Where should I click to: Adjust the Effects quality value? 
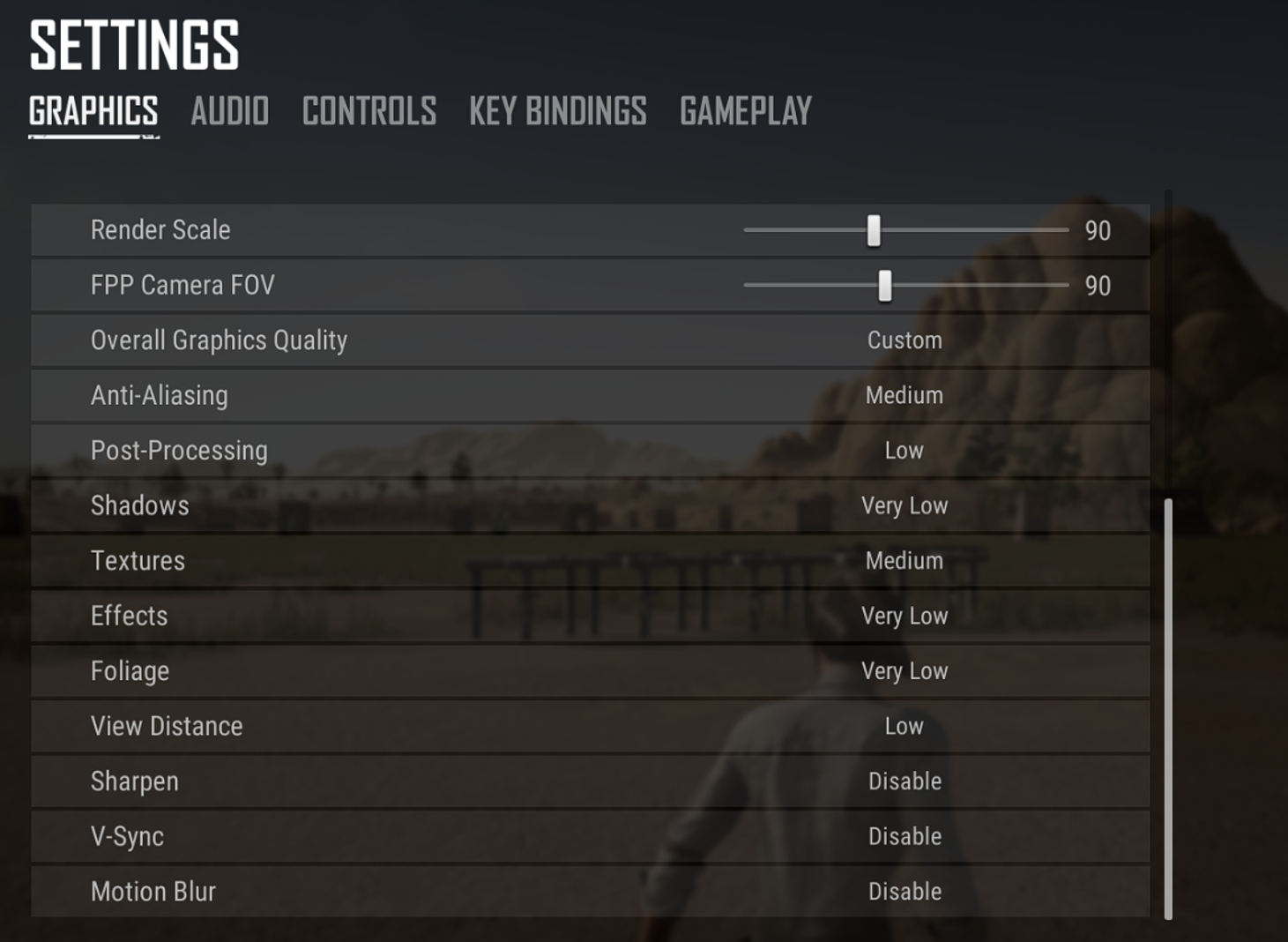905,616
